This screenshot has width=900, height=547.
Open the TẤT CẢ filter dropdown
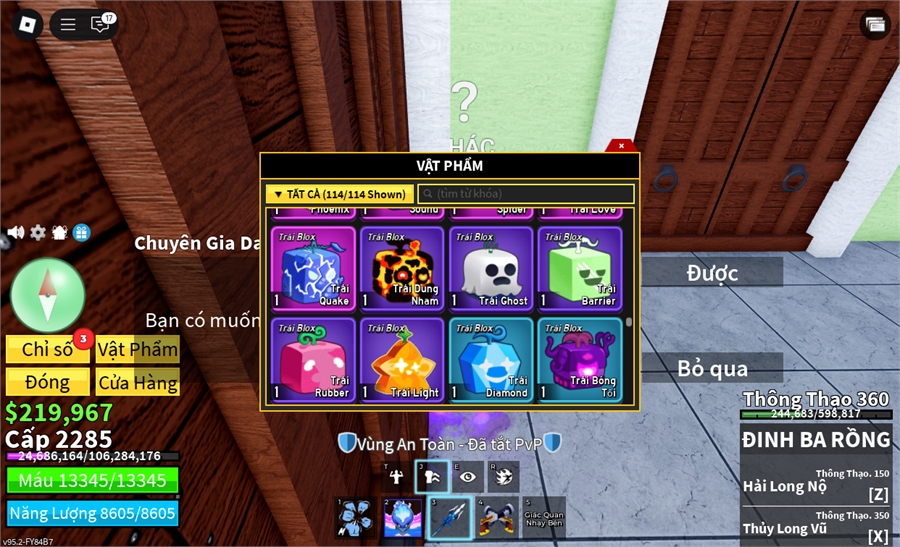(339, 194)
